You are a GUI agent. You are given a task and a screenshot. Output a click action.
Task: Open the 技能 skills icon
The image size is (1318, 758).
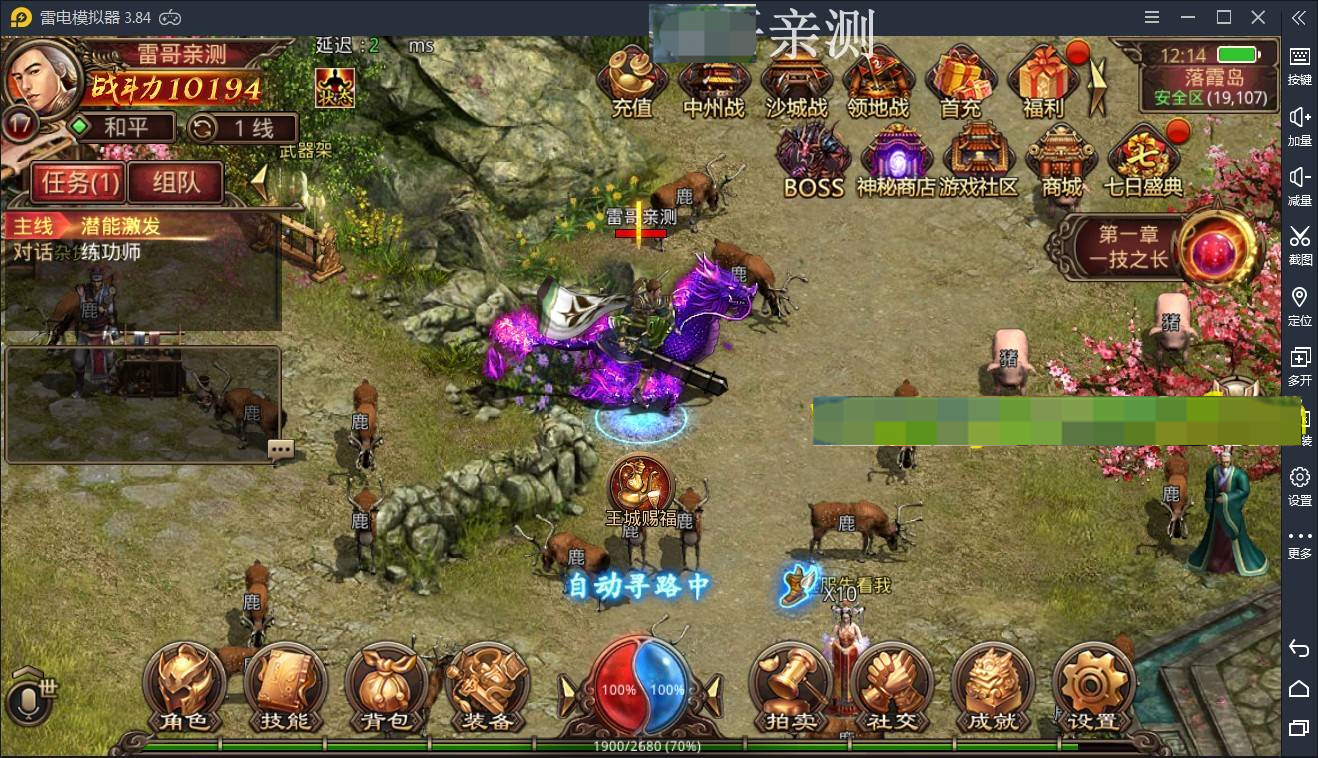point(285,688)
